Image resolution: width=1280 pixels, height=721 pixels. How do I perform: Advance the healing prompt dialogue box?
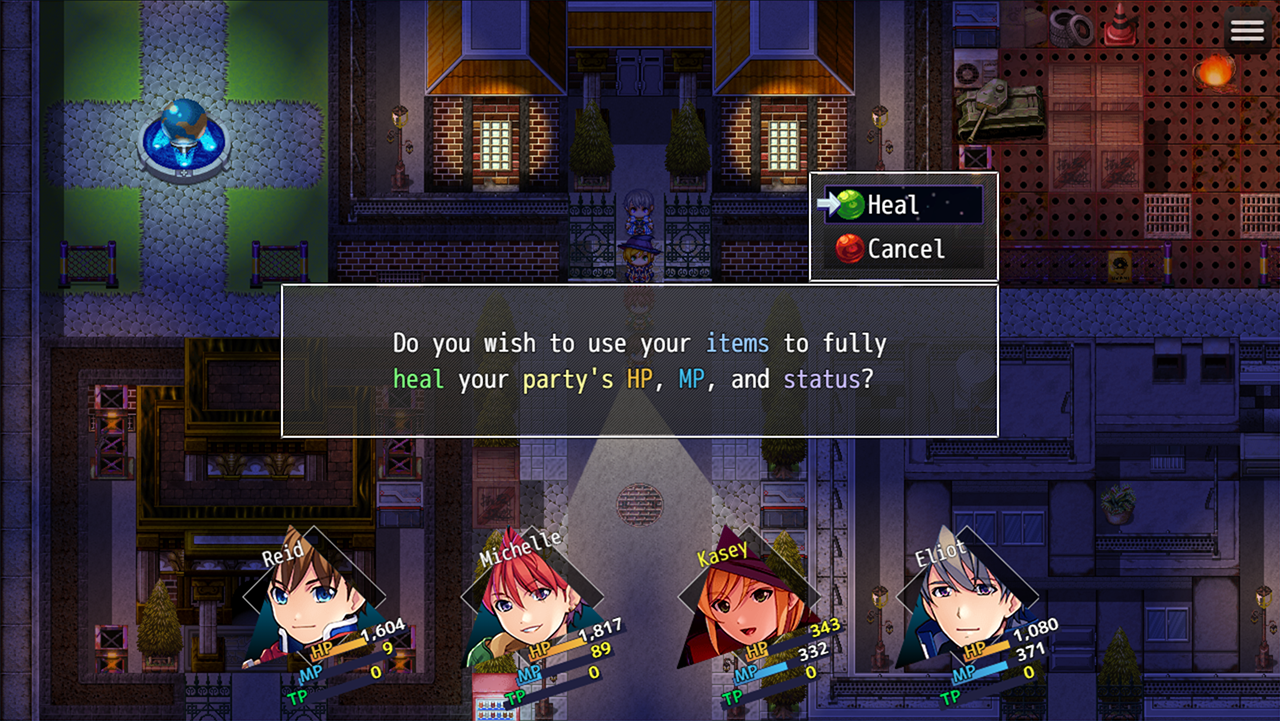[x=639, y=361]
